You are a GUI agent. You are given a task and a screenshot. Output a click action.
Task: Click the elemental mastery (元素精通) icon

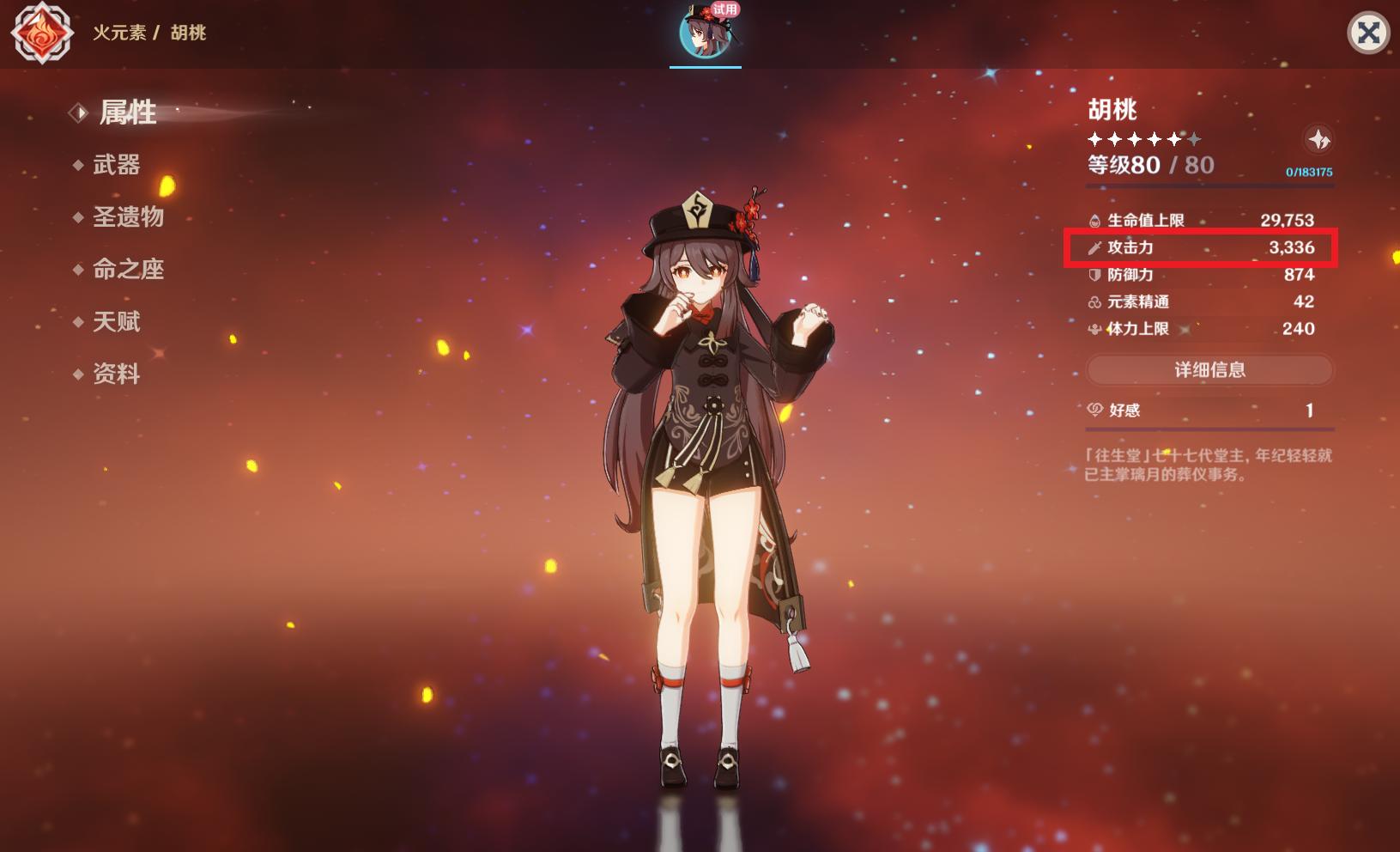(1095, 301)
